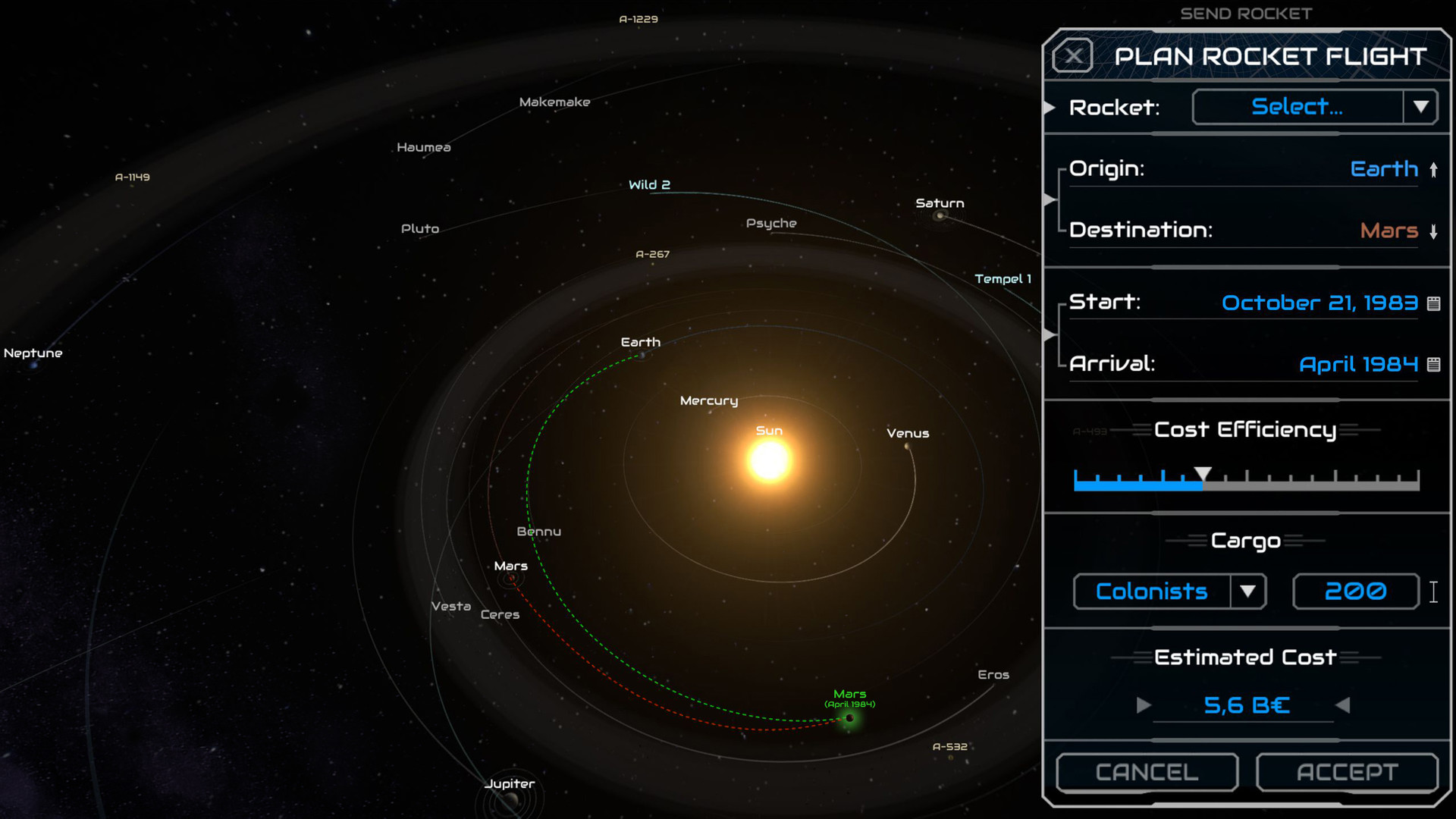Open the calendar picker for the Start date
The height and width of the screenshot is (819, 1456).
1436,303
